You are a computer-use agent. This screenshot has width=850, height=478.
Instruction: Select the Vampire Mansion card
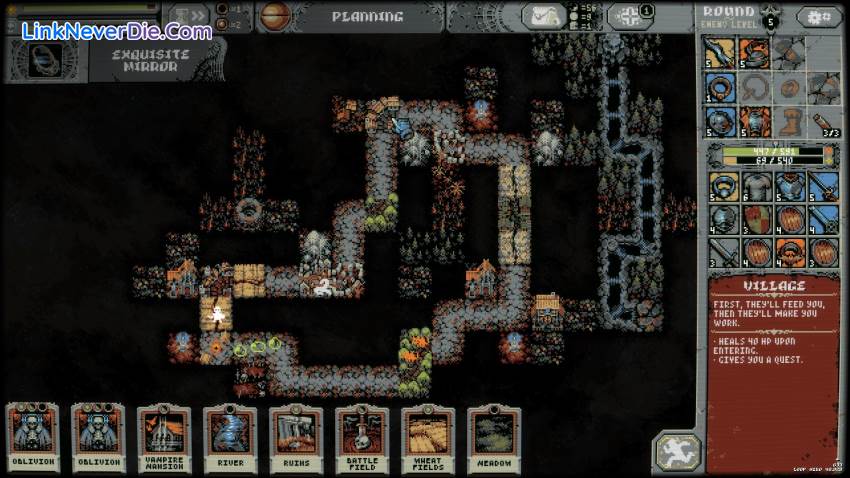coord(164,437)
